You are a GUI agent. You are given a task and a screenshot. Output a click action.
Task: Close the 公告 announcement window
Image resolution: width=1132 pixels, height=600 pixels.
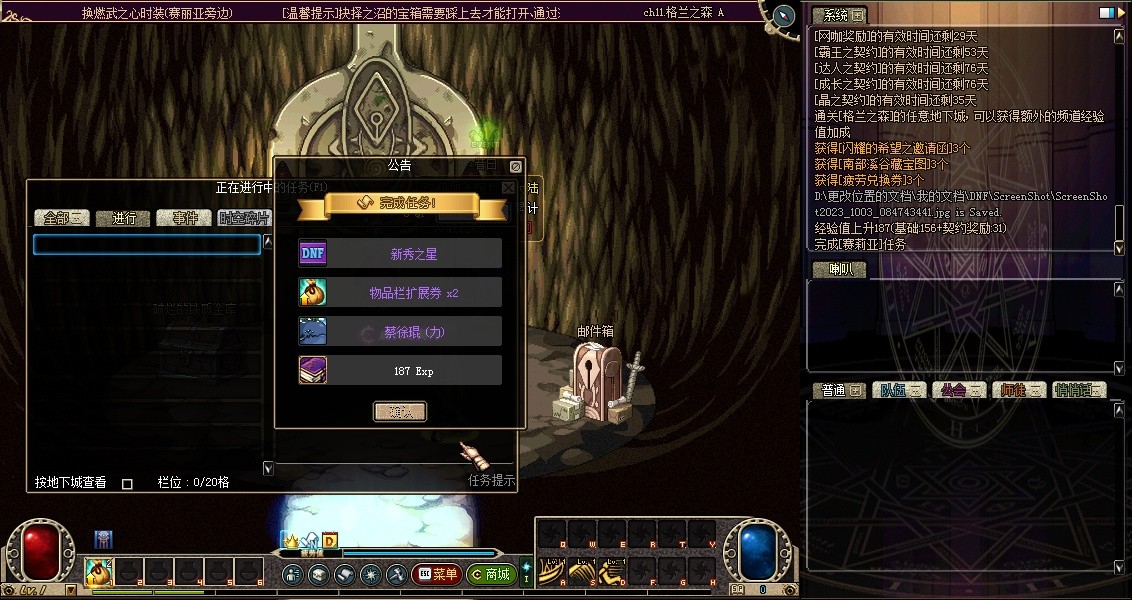click(515, 167)
